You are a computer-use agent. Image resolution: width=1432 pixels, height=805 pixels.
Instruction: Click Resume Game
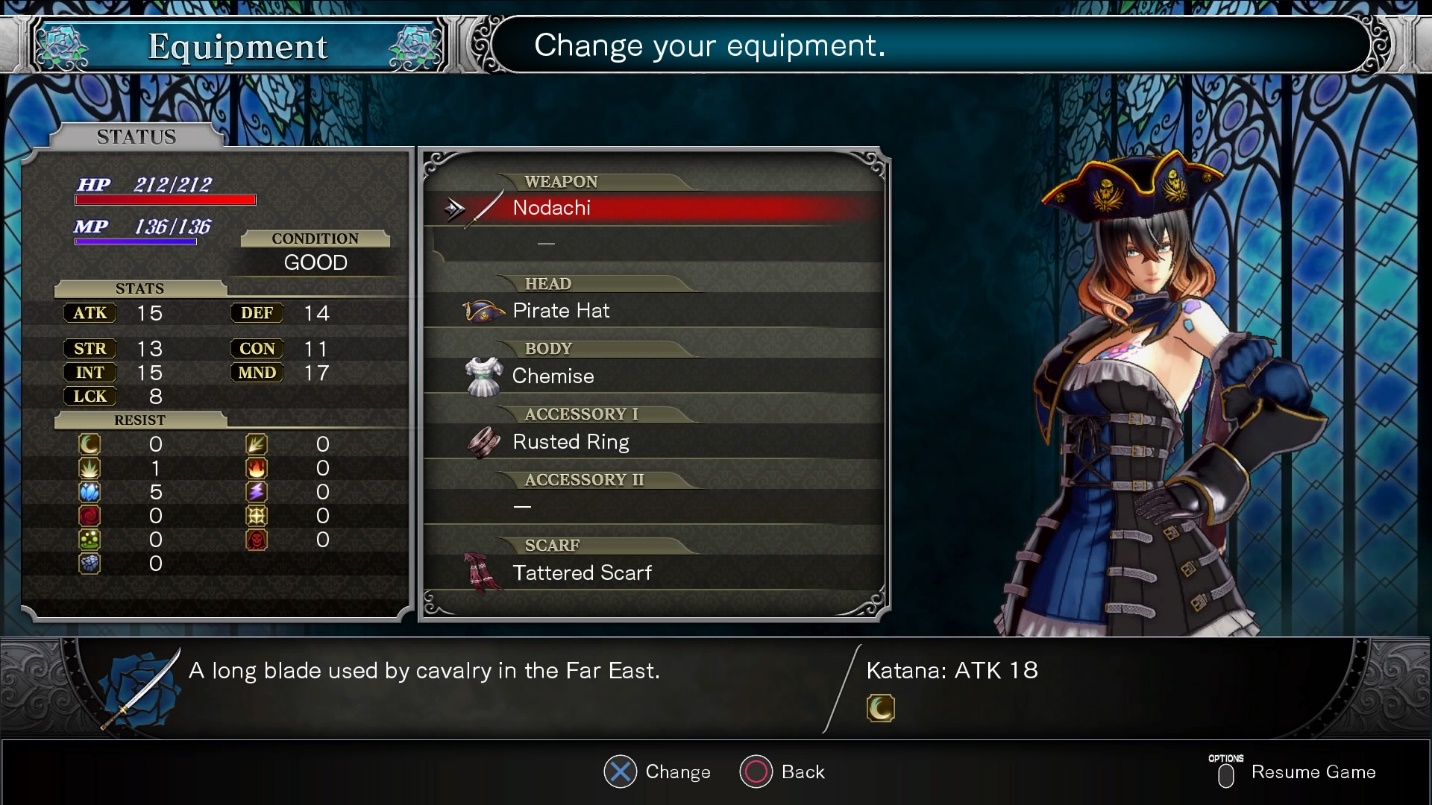point(1312,772)
